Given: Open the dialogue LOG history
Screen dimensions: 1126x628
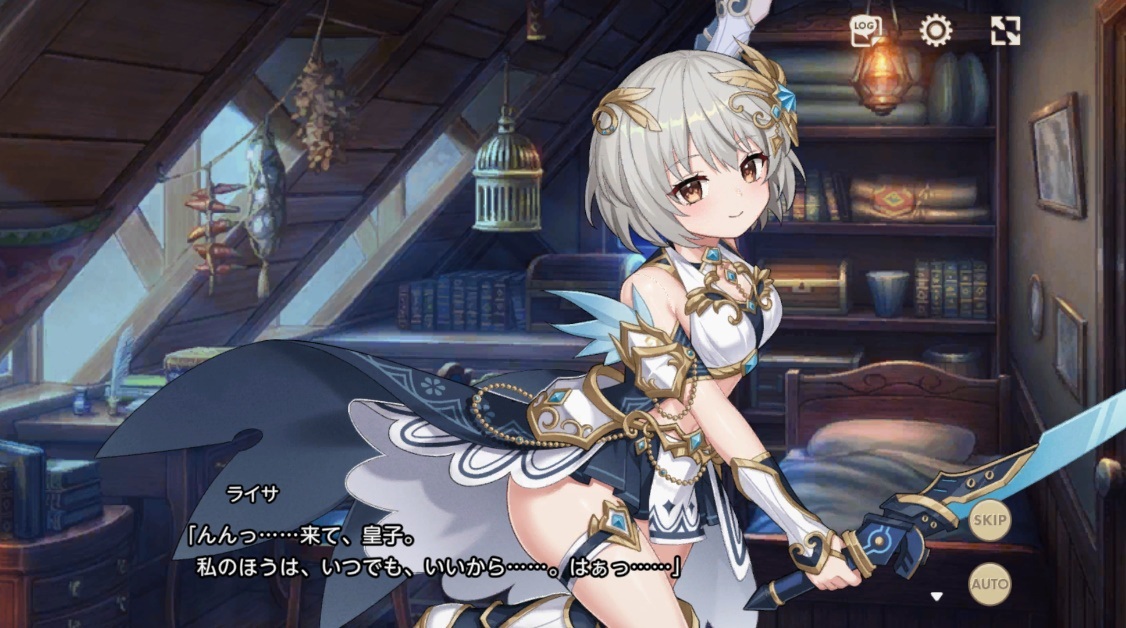Looking at the screenshot, I should coord(865,31).
